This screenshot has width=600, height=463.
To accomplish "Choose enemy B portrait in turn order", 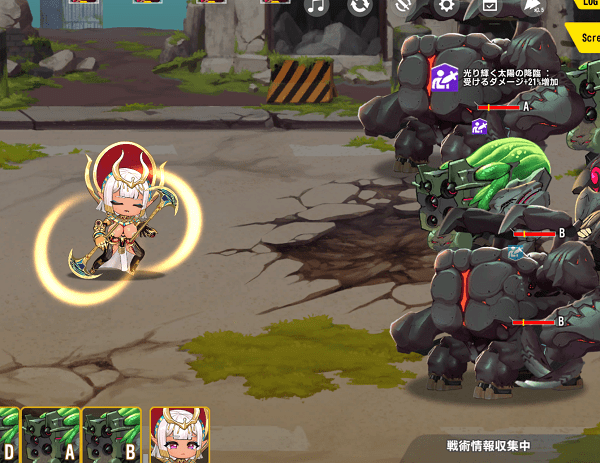I will pos(111,435).
